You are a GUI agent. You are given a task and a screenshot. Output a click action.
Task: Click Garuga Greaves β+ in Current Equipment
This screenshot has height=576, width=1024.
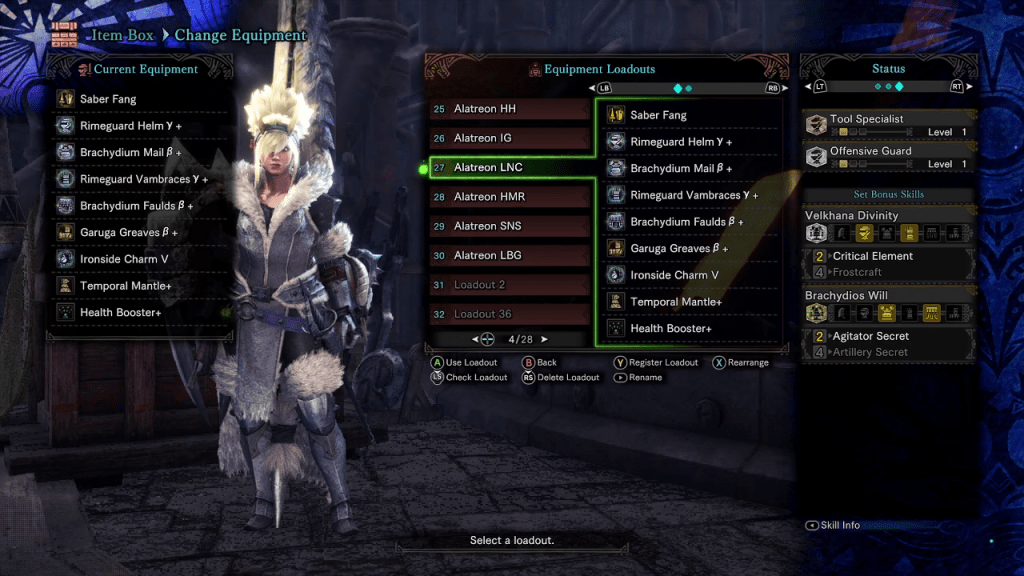[140, 232]
